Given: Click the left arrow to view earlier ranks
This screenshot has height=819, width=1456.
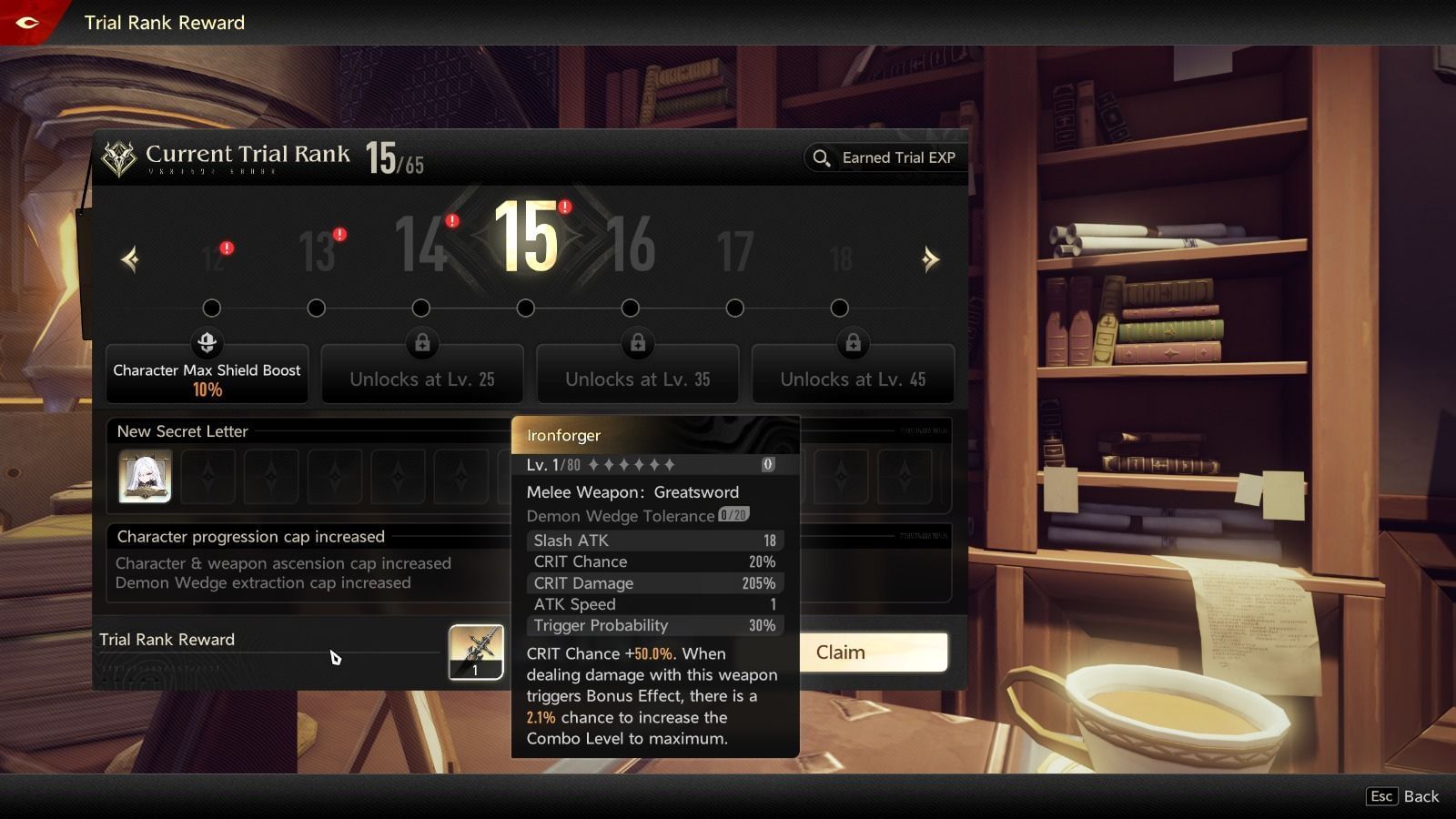Looking at the screenshot, I should 129,259.
